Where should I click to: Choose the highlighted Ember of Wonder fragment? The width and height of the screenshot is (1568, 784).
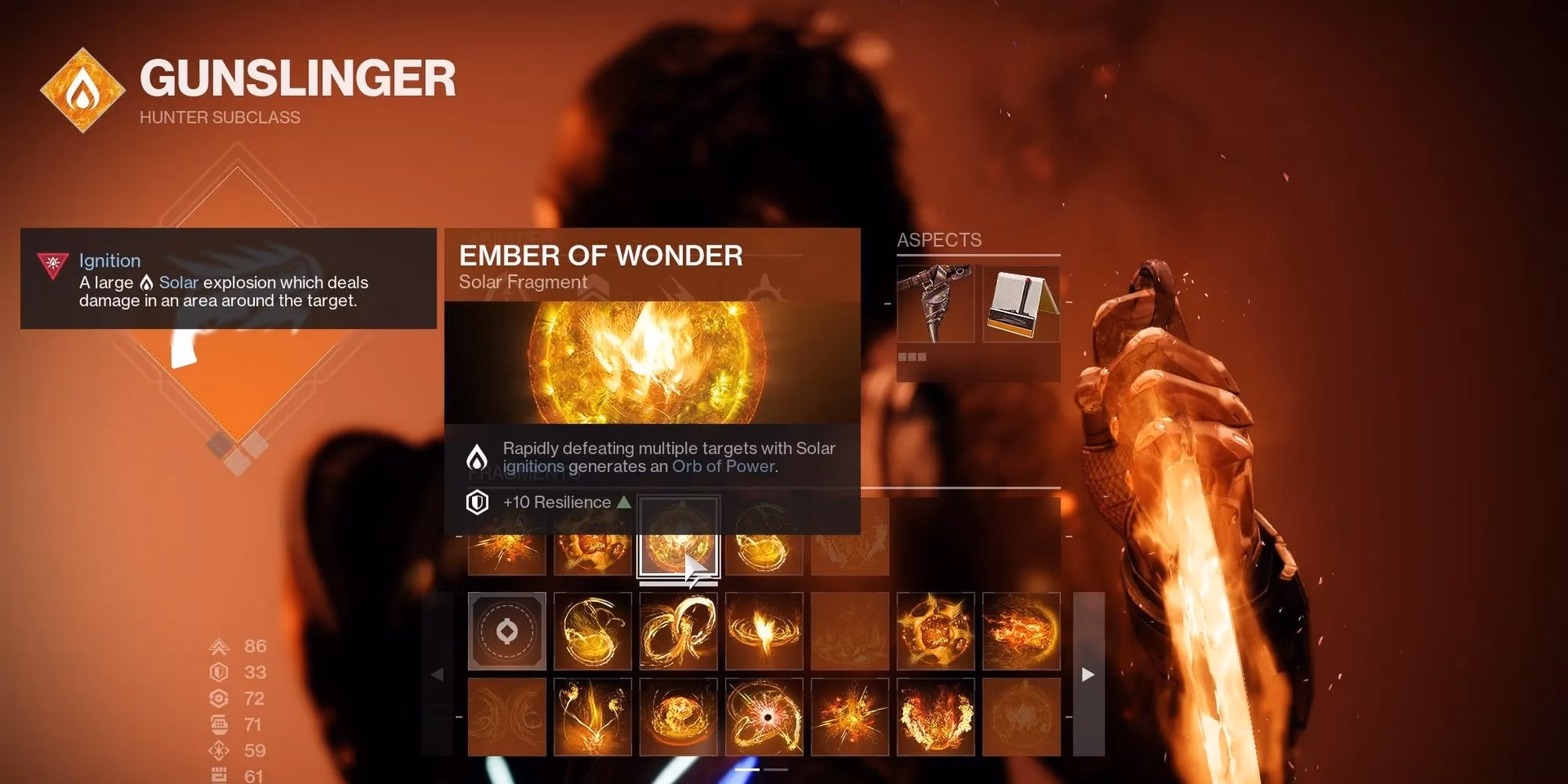[x=679, y=538]
